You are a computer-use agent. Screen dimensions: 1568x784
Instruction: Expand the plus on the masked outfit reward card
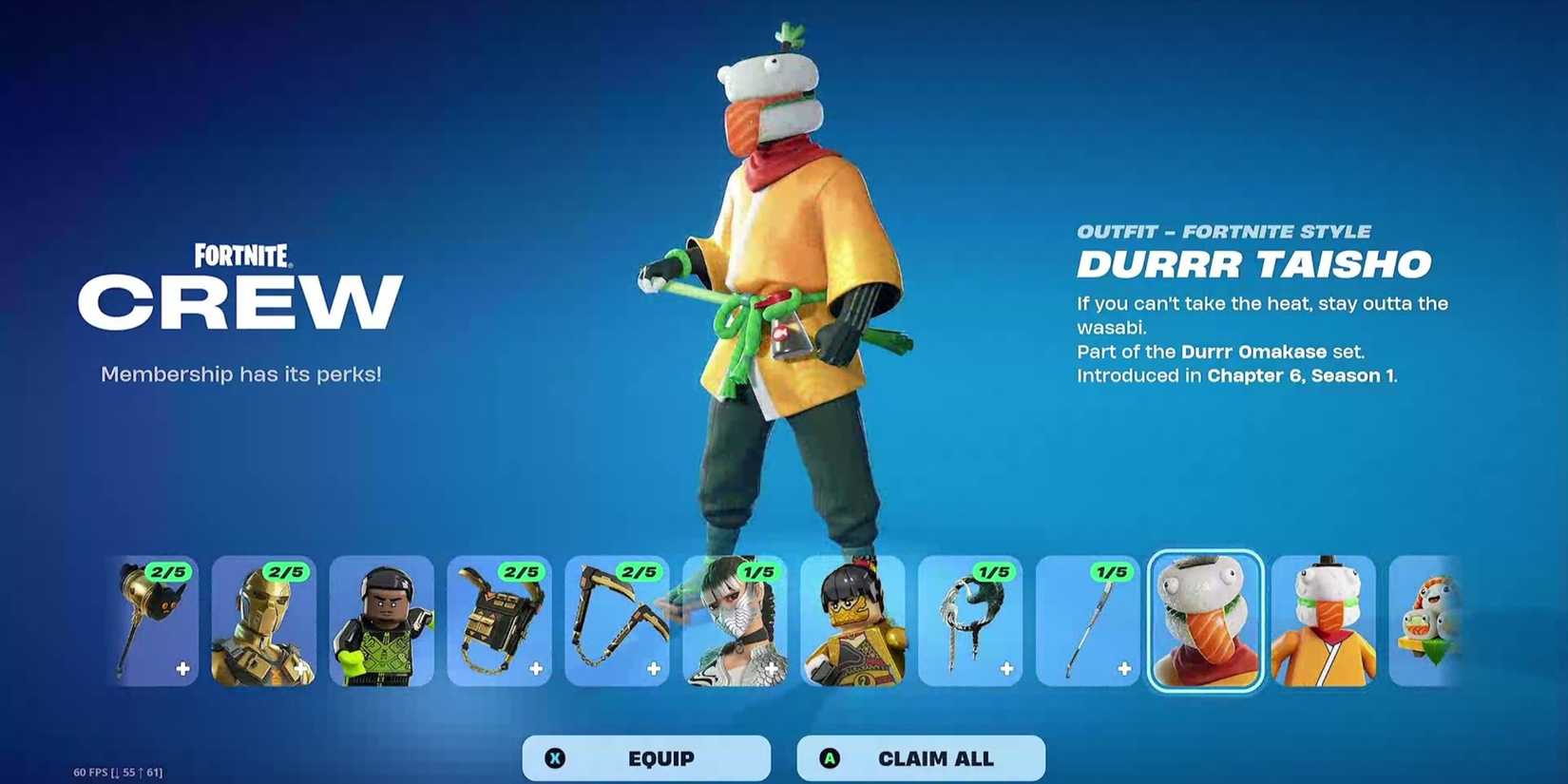[773, 668]
